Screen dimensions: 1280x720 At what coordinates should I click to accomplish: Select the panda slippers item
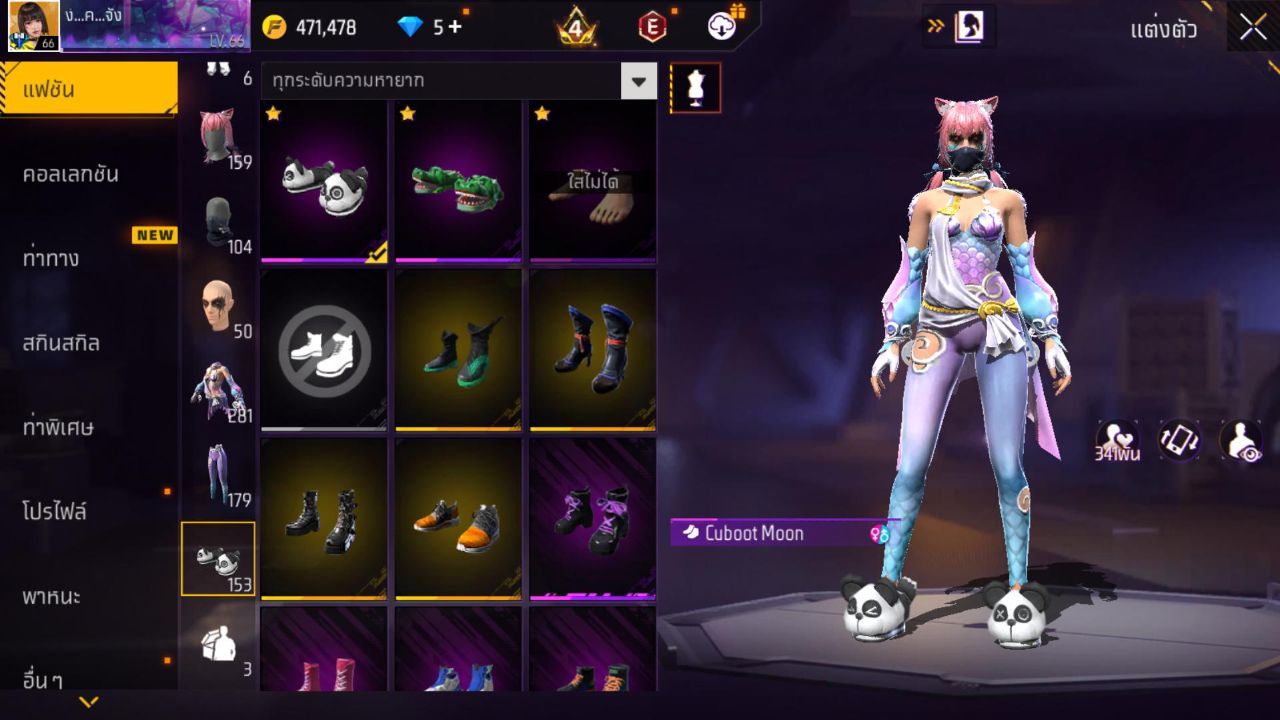pyautogui.click(x=324, y=182)
